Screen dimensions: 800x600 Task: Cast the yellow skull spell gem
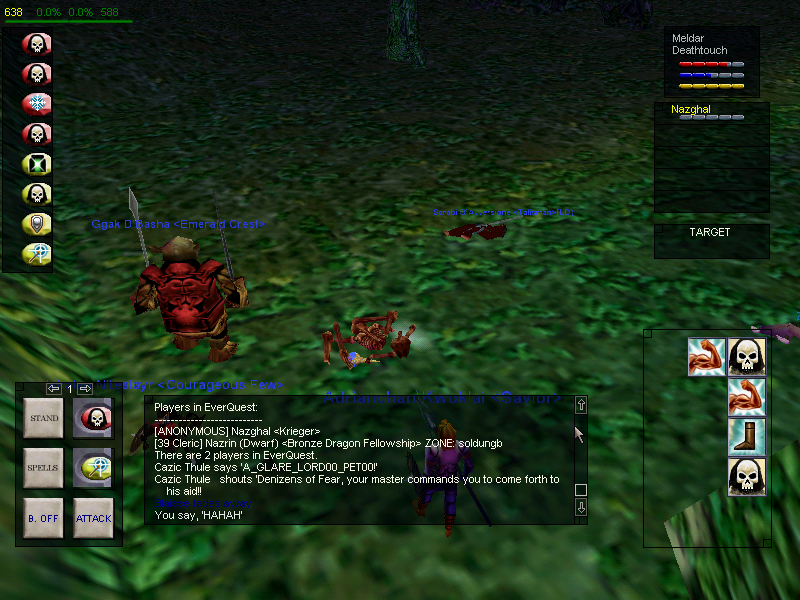37,194
